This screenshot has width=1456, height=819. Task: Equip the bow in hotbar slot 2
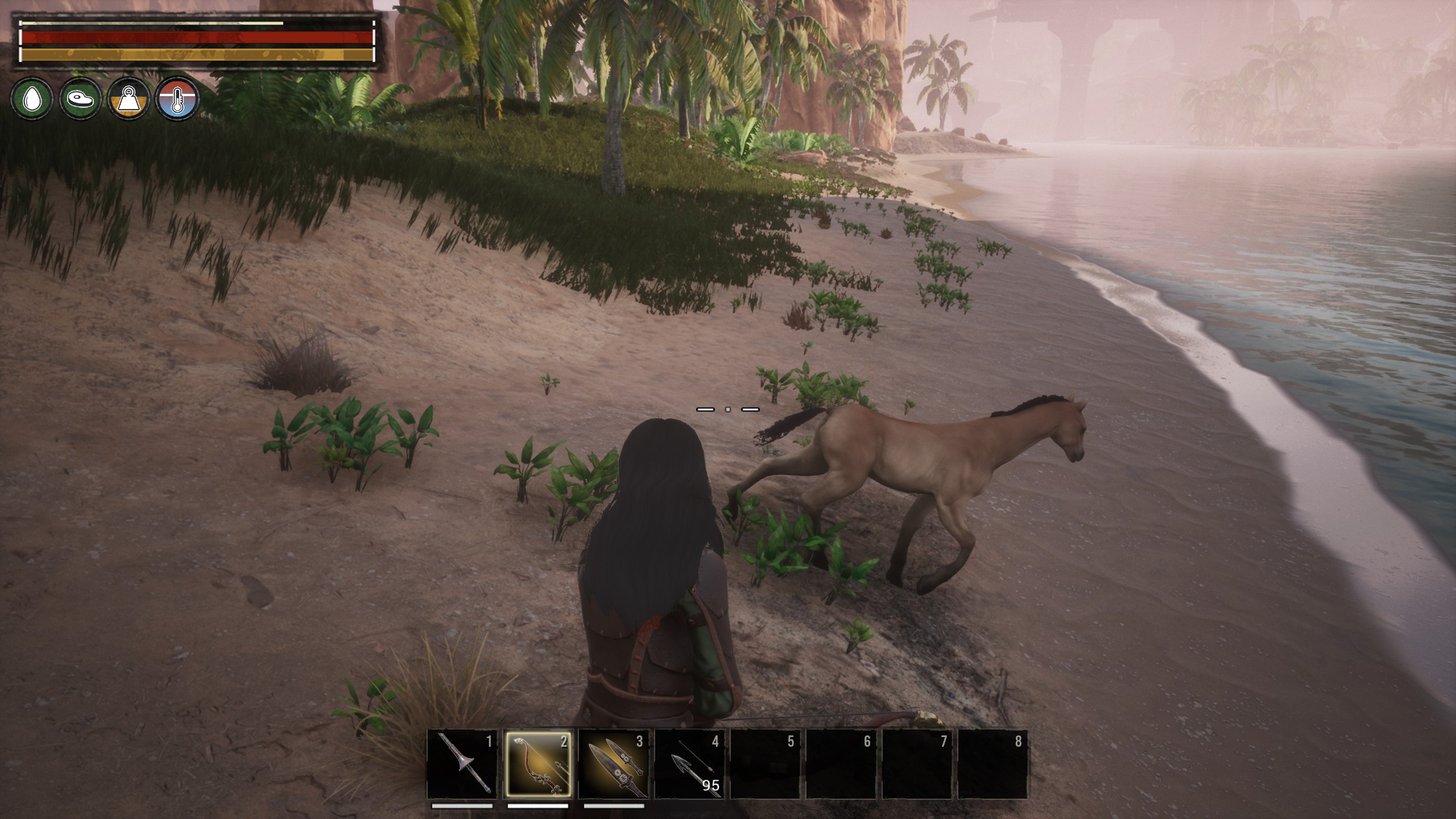[537, 764]
